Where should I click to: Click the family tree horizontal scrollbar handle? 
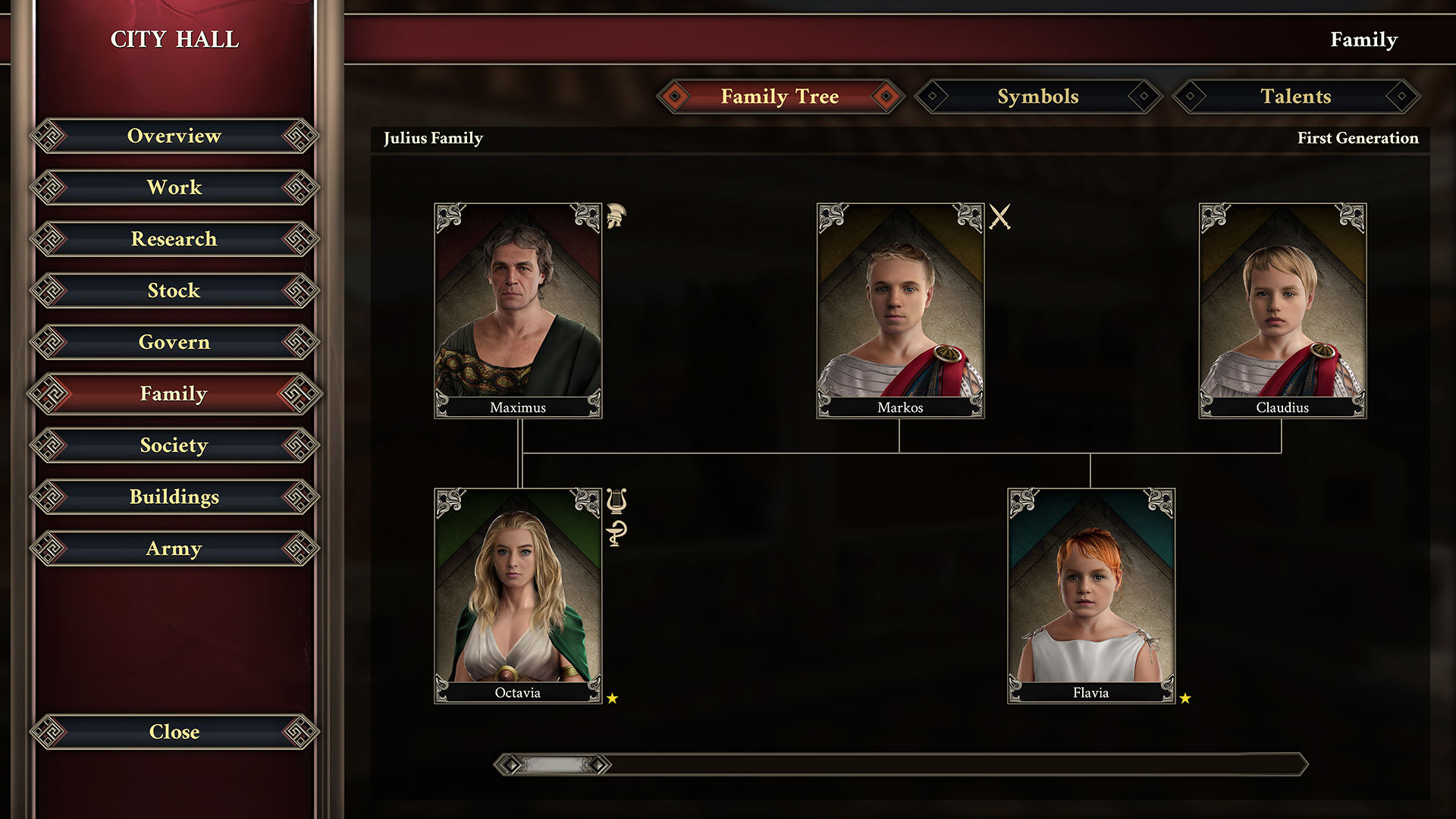click(554, 764)
